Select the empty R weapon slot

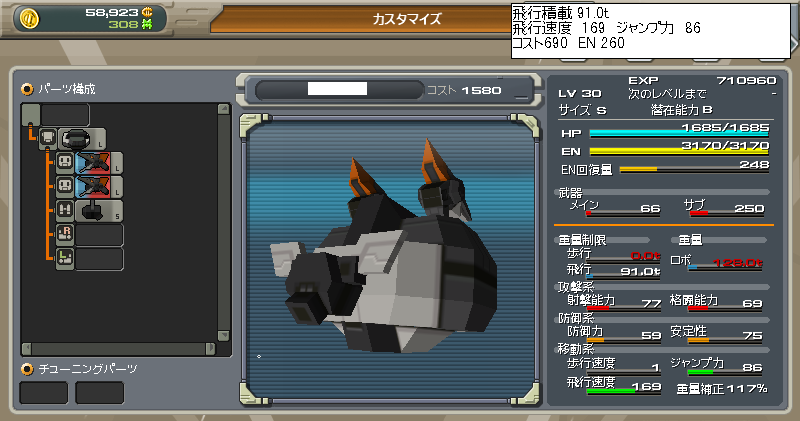point(100,235)
